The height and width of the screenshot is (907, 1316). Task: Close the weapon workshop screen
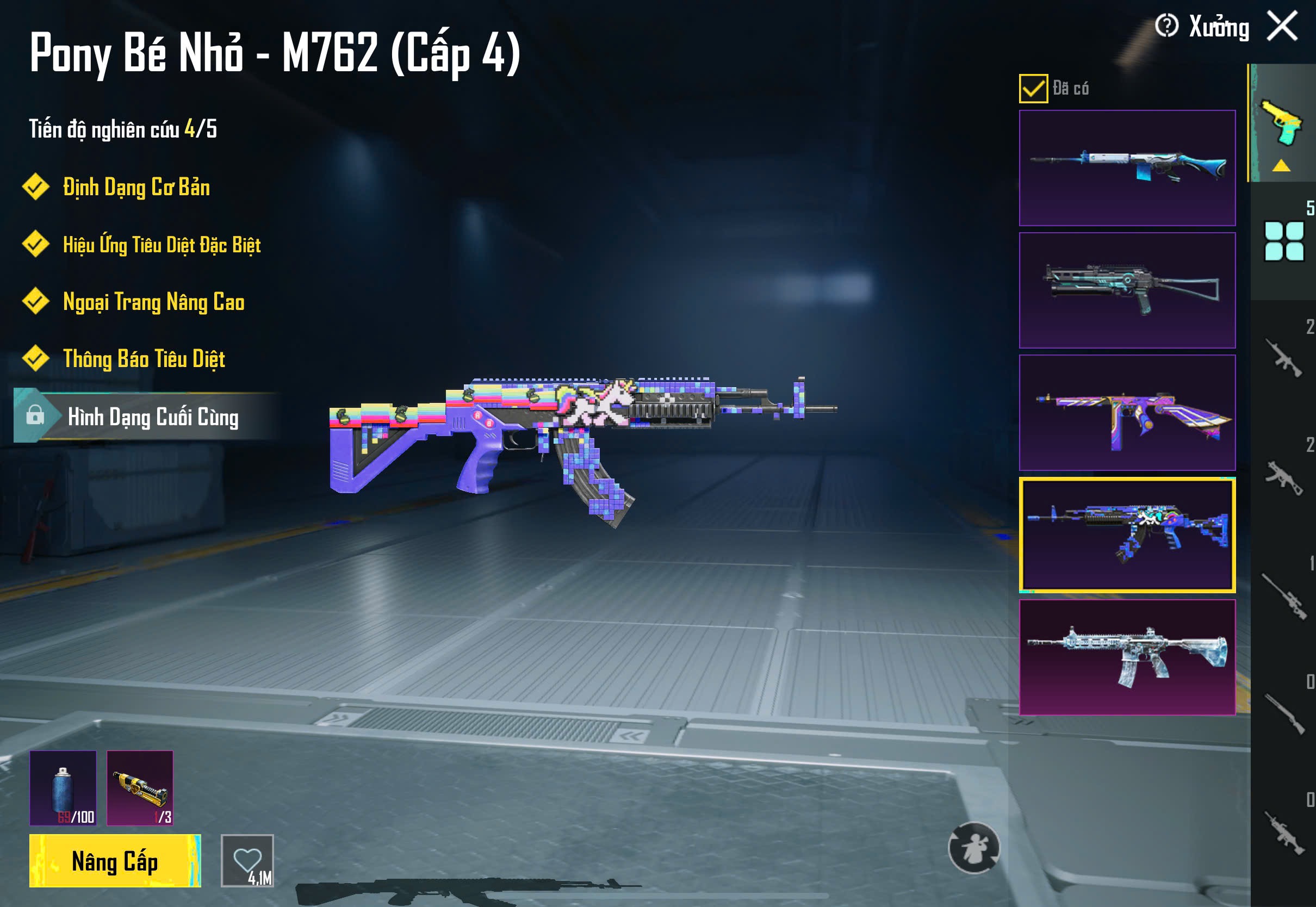[1282, 26]
